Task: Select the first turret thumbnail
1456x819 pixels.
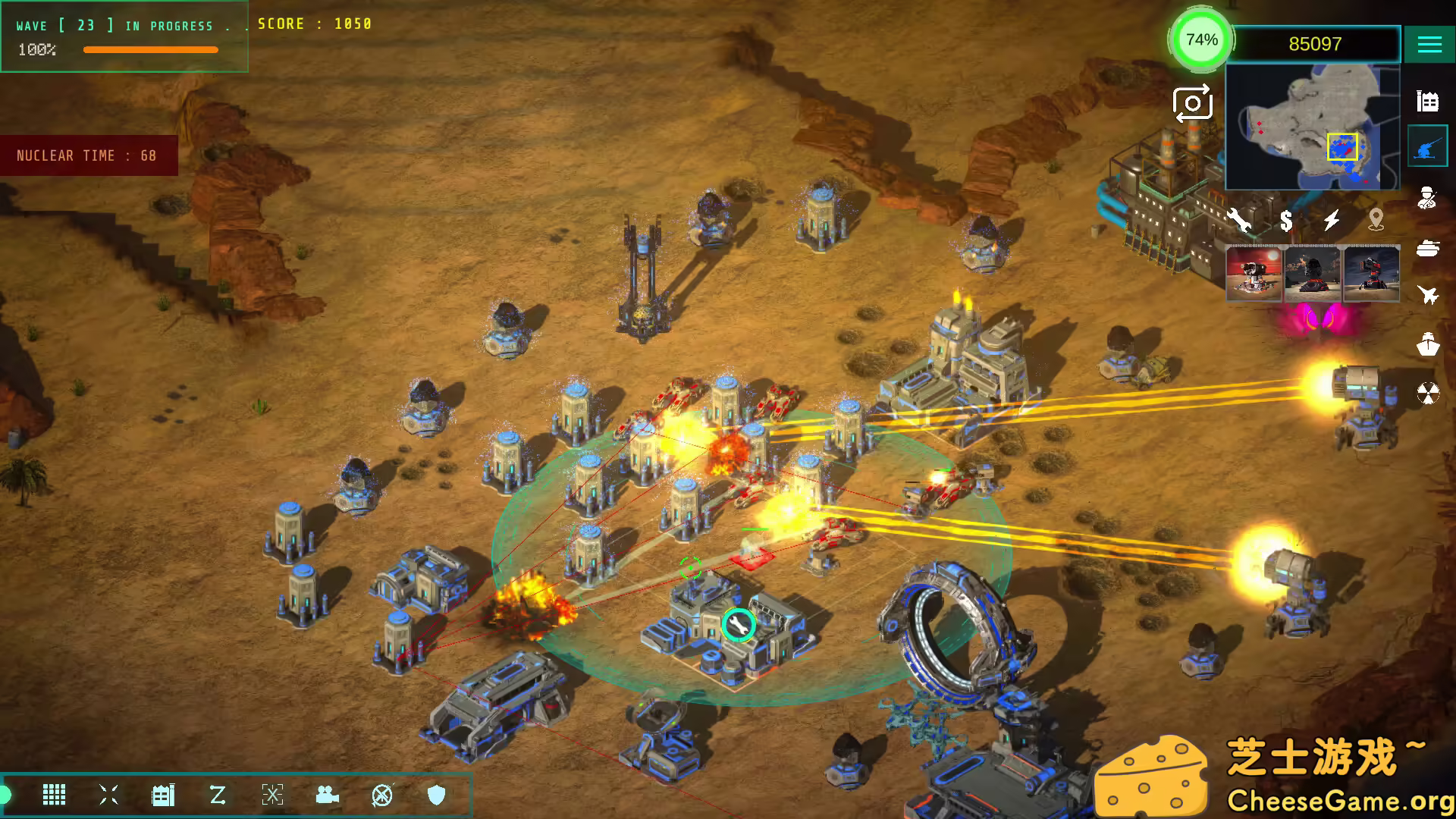Action: tap(1255, 275)
